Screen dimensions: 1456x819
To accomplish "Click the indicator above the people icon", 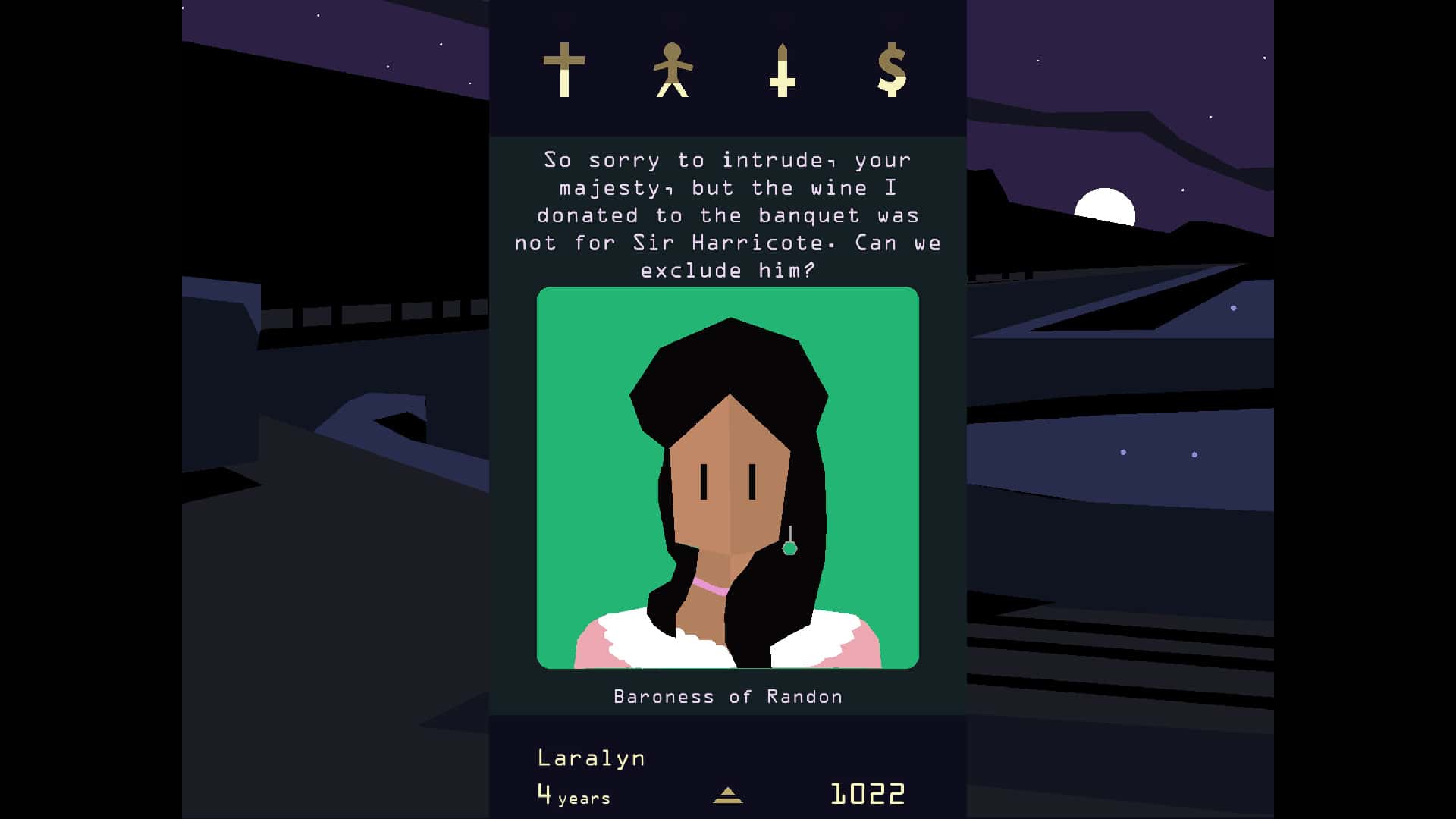I will 674,17.
